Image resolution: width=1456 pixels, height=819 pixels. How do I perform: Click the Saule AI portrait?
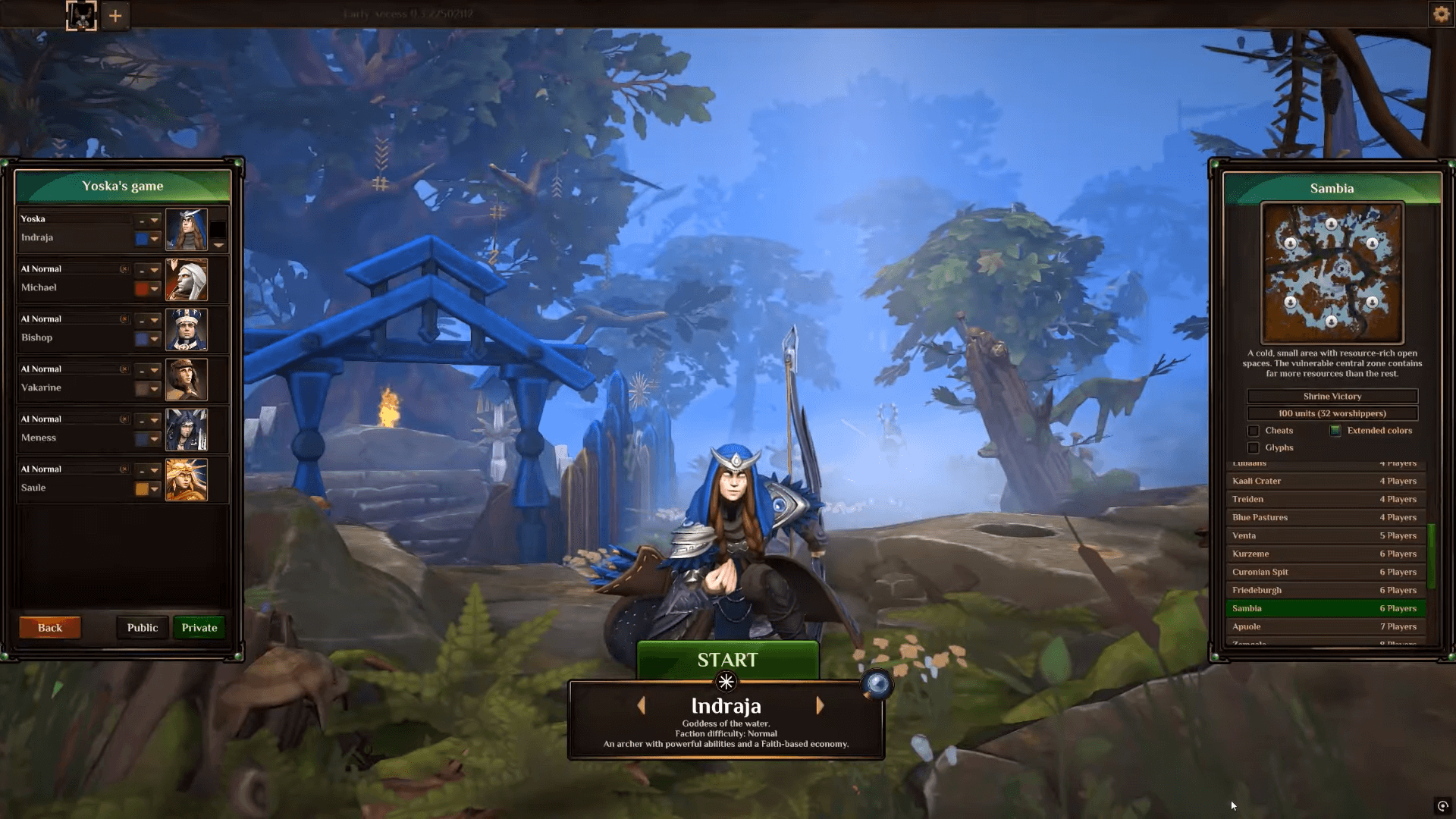[x=187, y=479]
